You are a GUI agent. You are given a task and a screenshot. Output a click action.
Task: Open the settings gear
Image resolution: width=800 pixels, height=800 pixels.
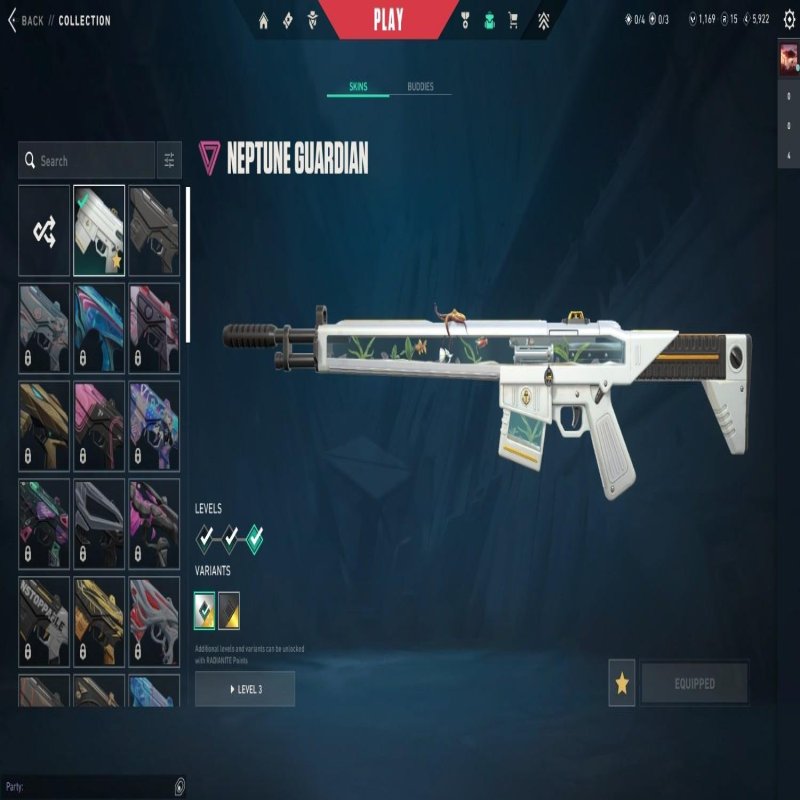click(x=787, y=19)
